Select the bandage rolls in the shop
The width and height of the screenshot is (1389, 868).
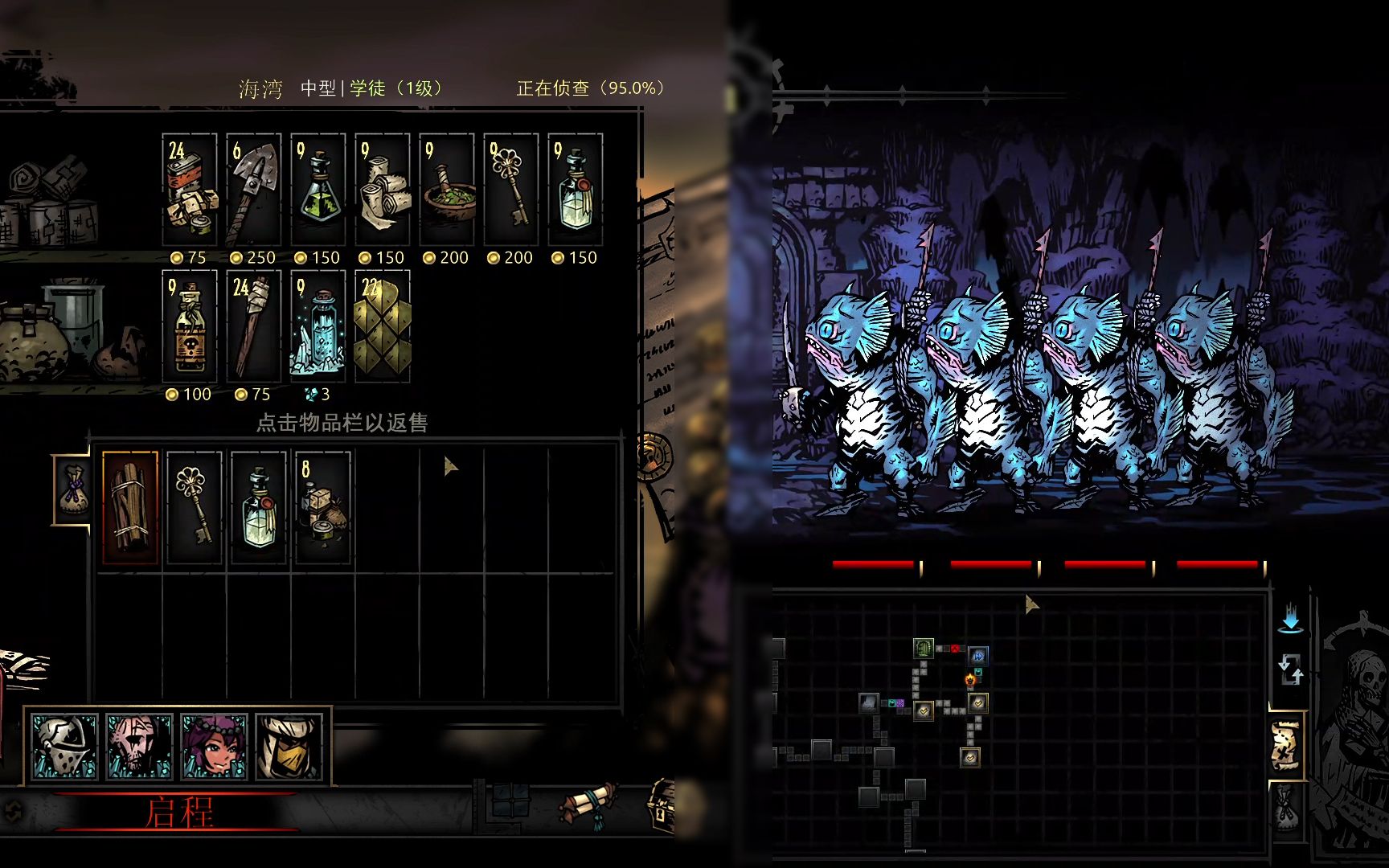point(383,190)
